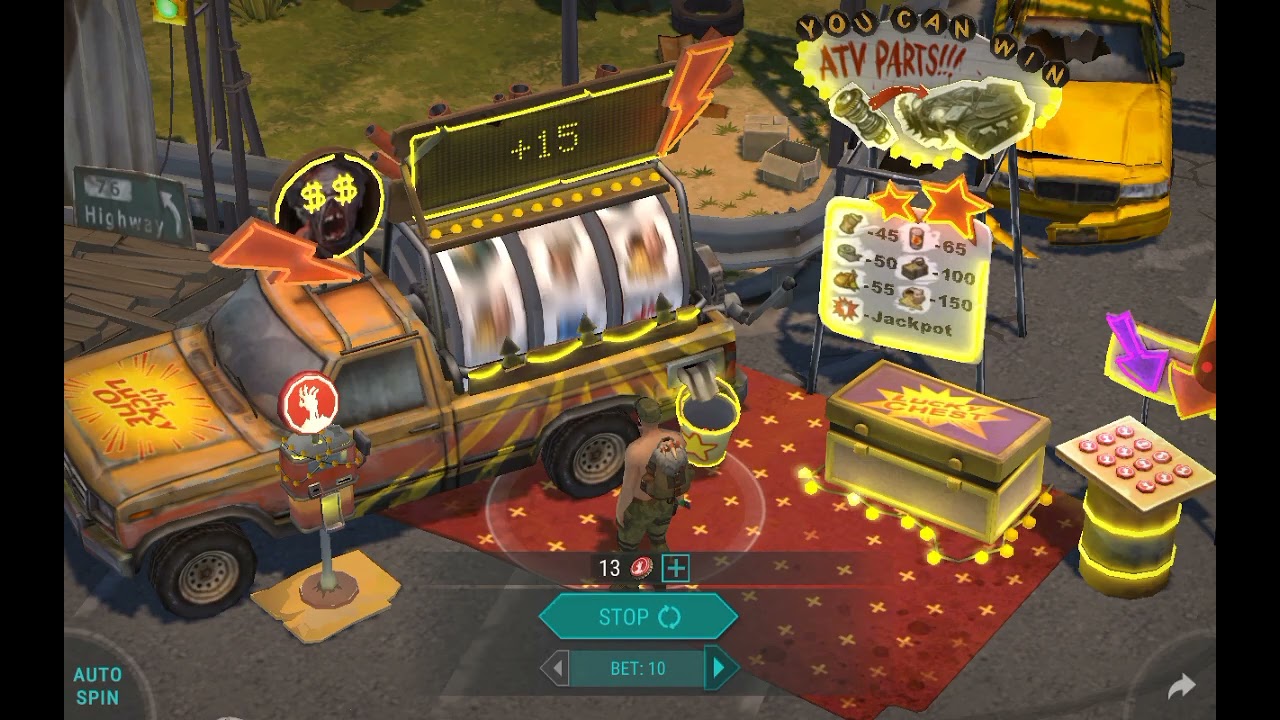Stop the slot machine spin
The width and height of the screenshot is (1280, 720).
click(638, 617)
